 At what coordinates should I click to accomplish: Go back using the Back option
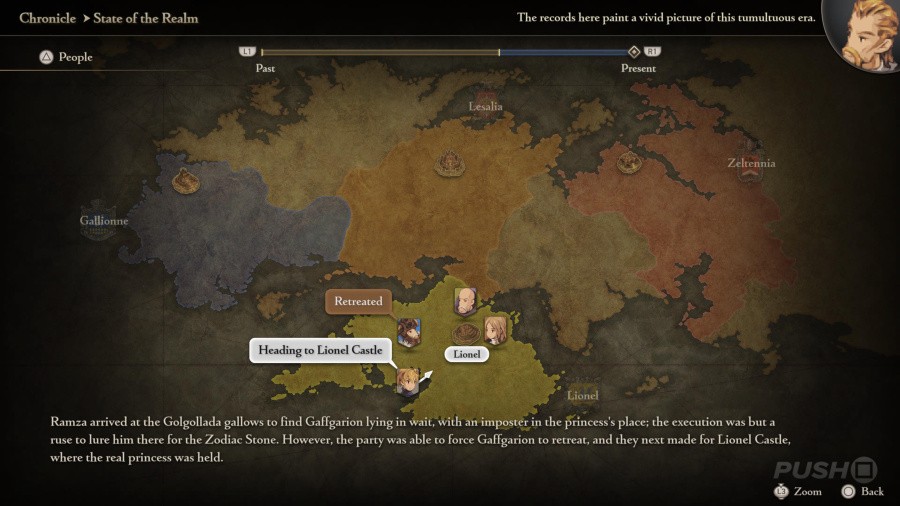pyautogui.click(x=861, y=491)
